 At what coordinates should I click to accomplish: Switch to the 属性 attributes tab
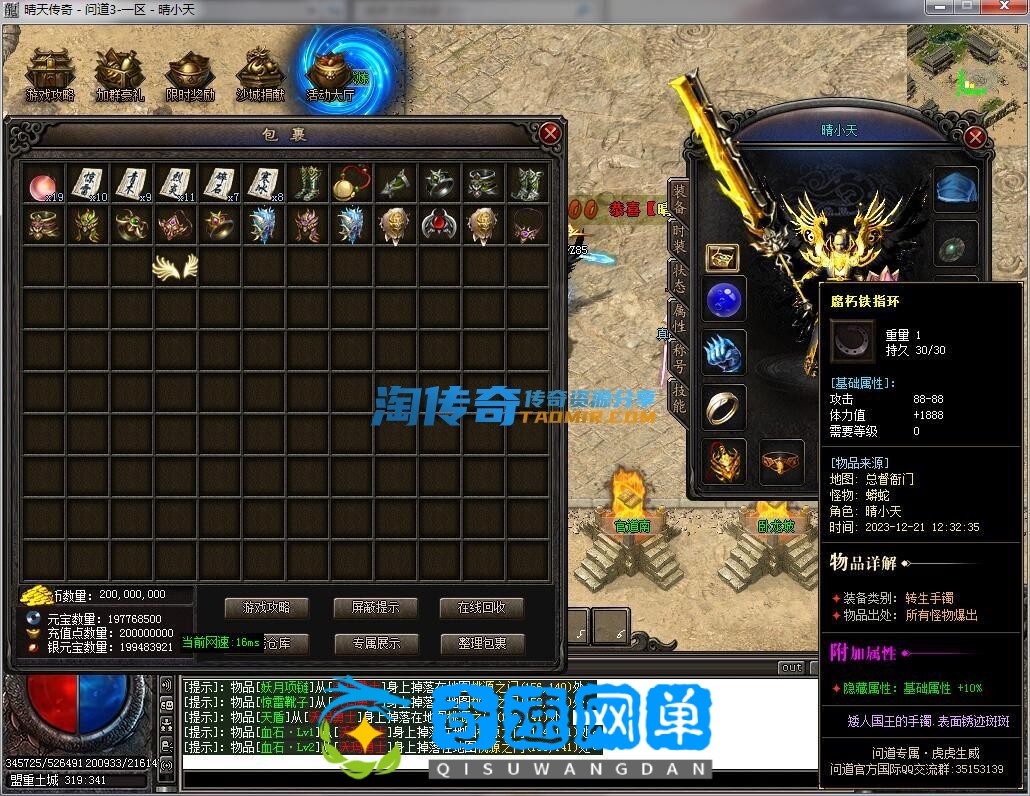point(679,319)
